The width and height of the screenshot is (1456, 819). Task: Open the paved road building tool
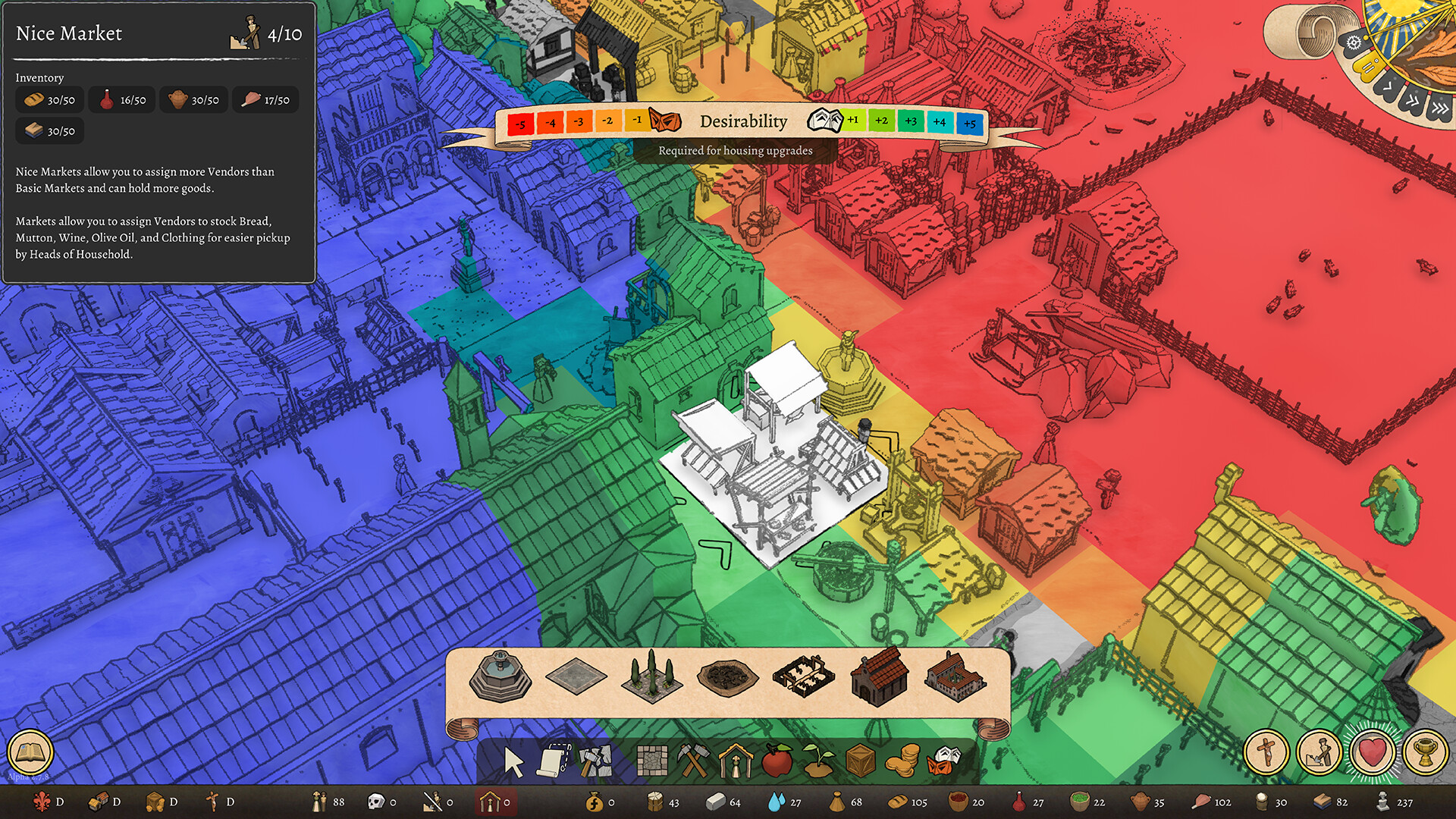tap(652, 760)
